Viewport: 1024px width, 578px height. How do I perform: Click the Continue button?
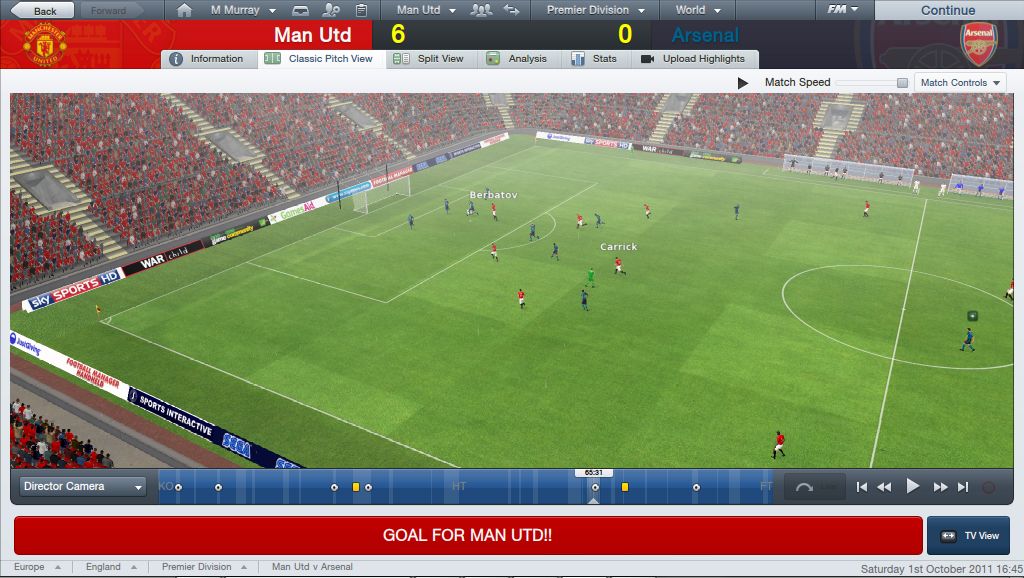pyautogui.click(x=947, y=10)
